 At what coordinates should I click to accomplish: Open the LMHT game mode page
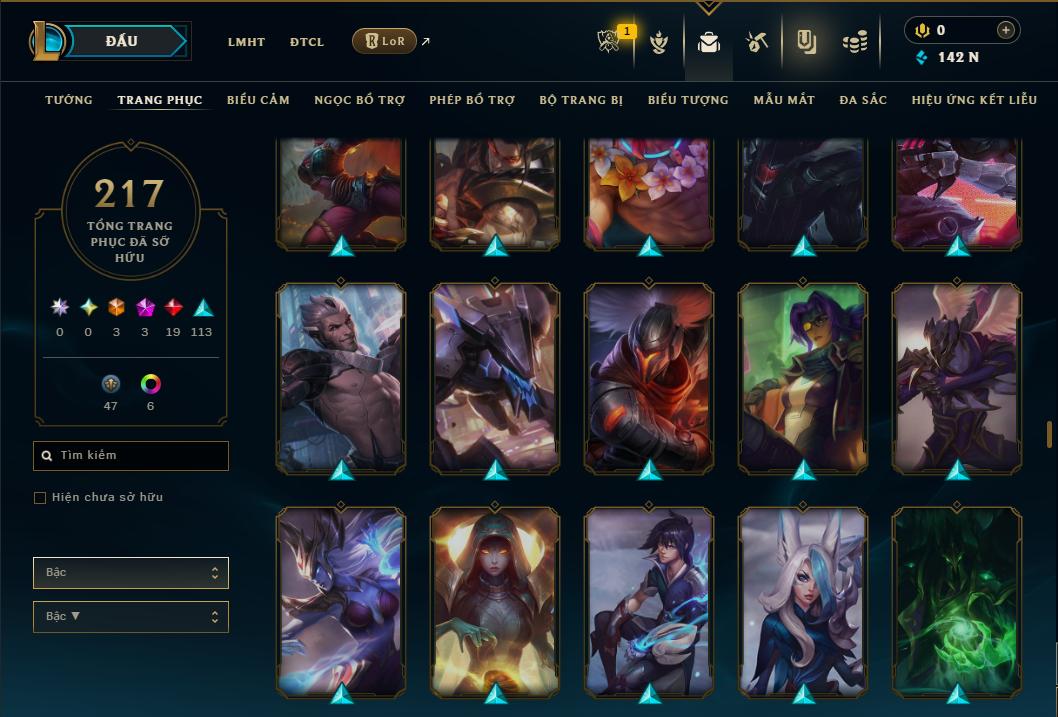pos(246,42)
